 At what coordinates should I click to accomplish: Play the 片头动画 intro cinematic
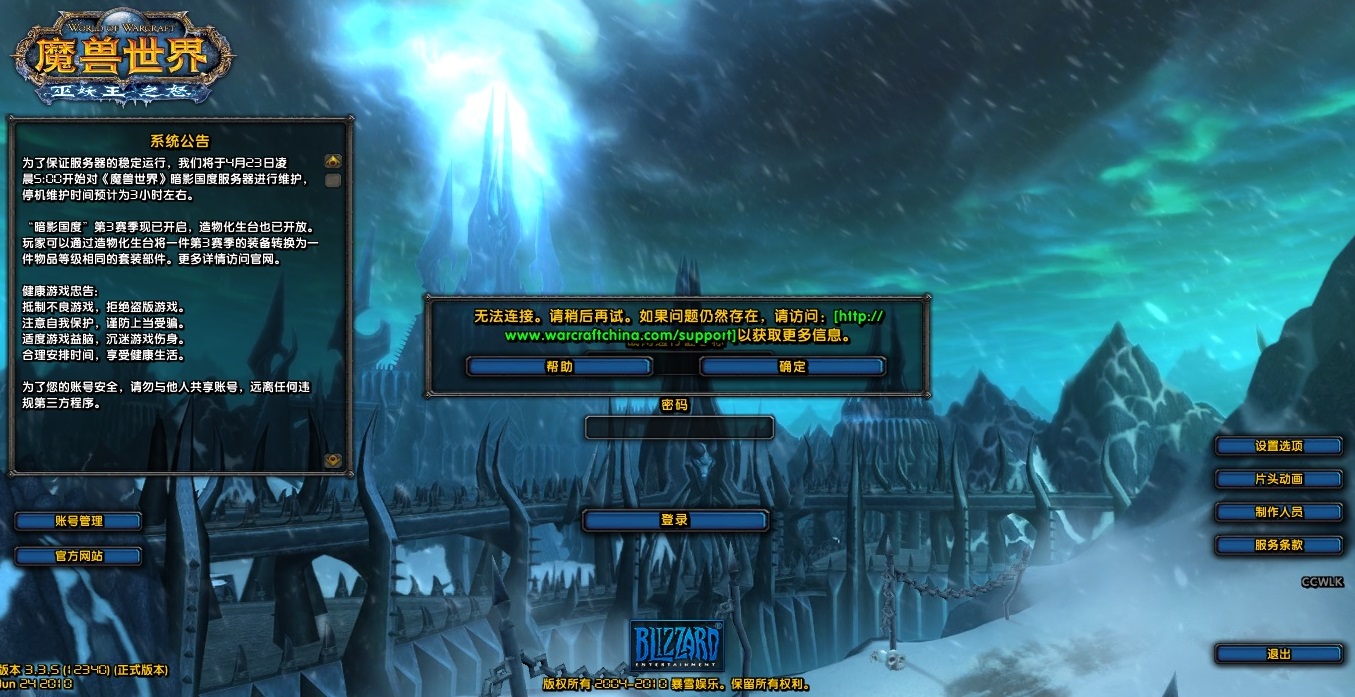click(x=1278, y=479)
